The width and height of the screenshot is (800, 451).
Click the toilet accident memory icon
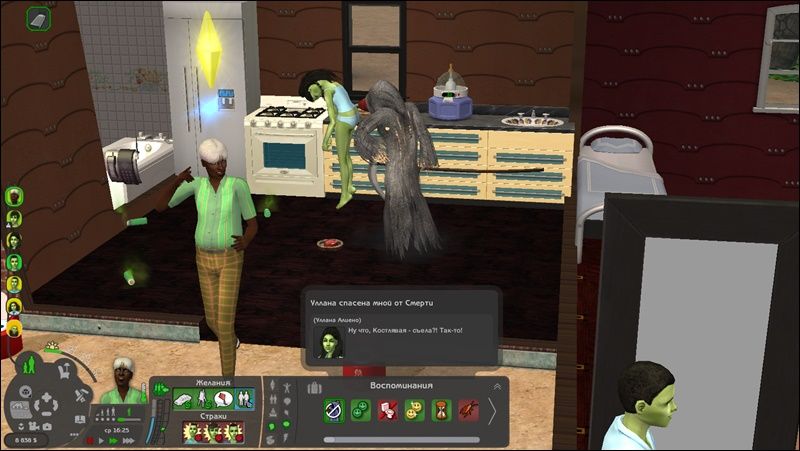388,411
